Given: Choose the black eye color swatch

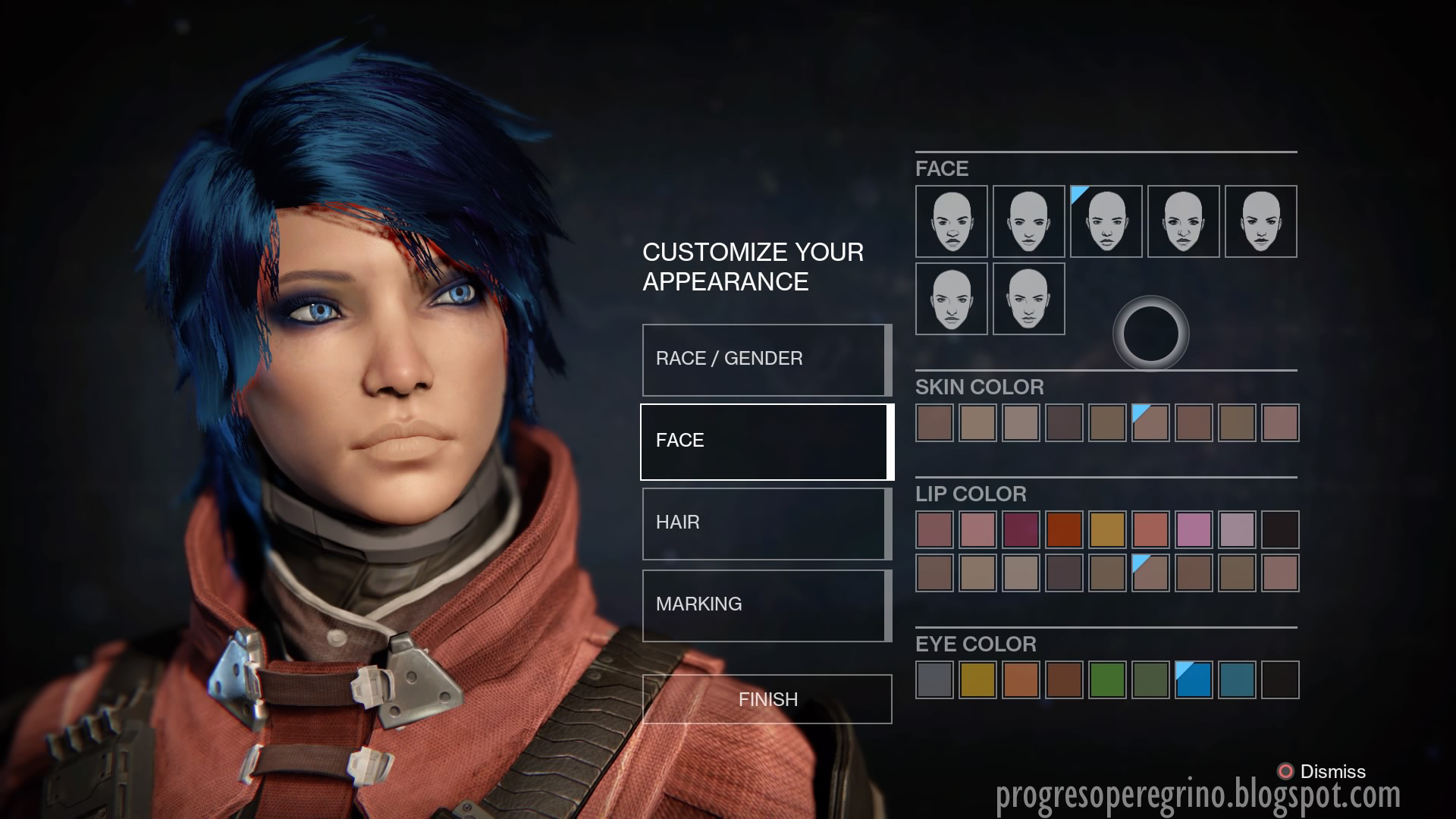Looking at the screenshot, I should click(1280, 680).
